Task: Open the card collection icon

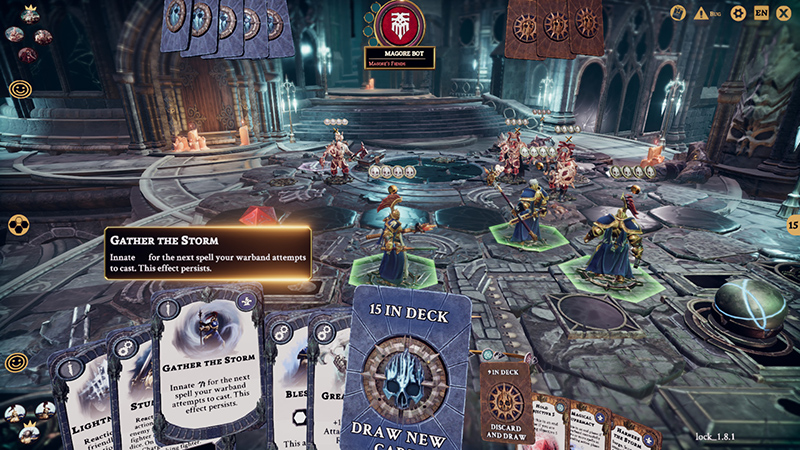Action: (678, 13)
